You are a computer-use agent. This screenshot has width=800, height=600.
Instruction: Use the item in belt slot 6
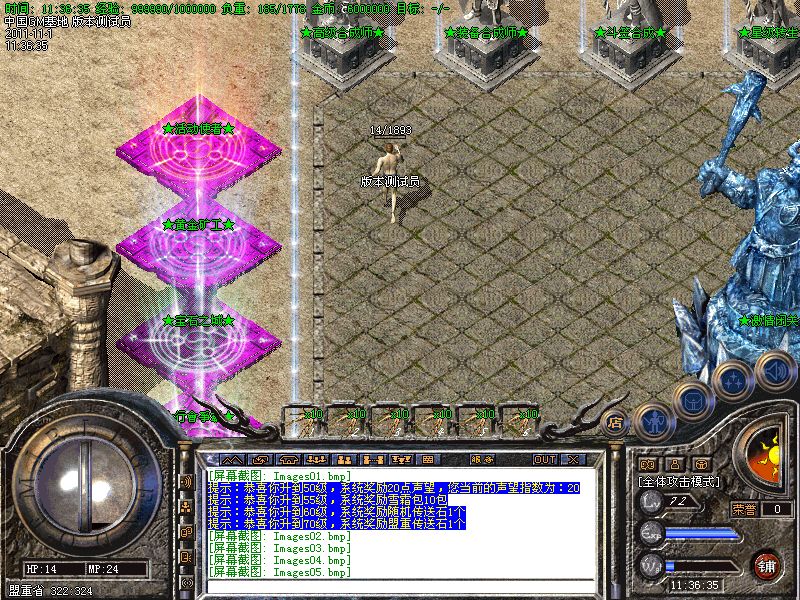tap(518, 420)
